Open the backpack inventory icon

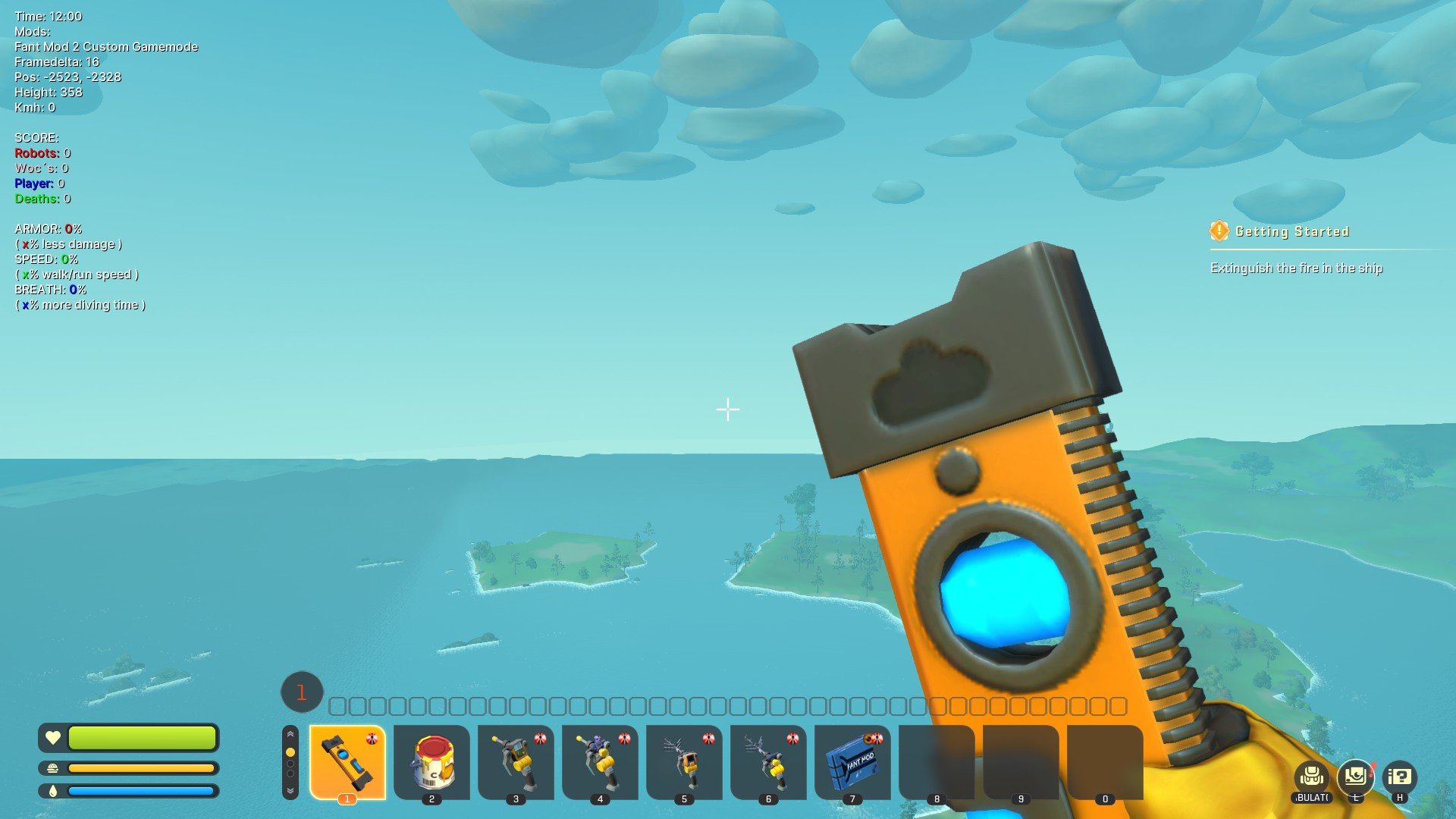pos(1312,777)
